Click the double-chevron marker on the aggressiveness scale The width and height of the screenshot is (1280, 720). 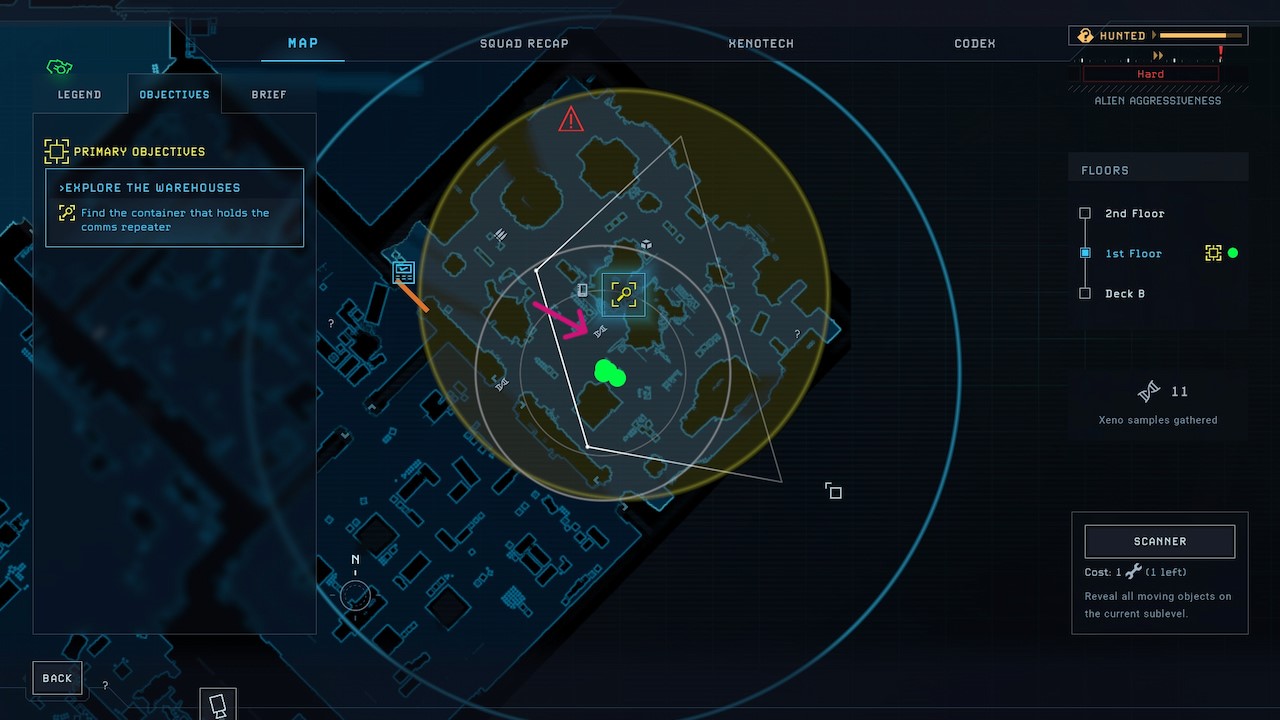(x=1158, y=57)
